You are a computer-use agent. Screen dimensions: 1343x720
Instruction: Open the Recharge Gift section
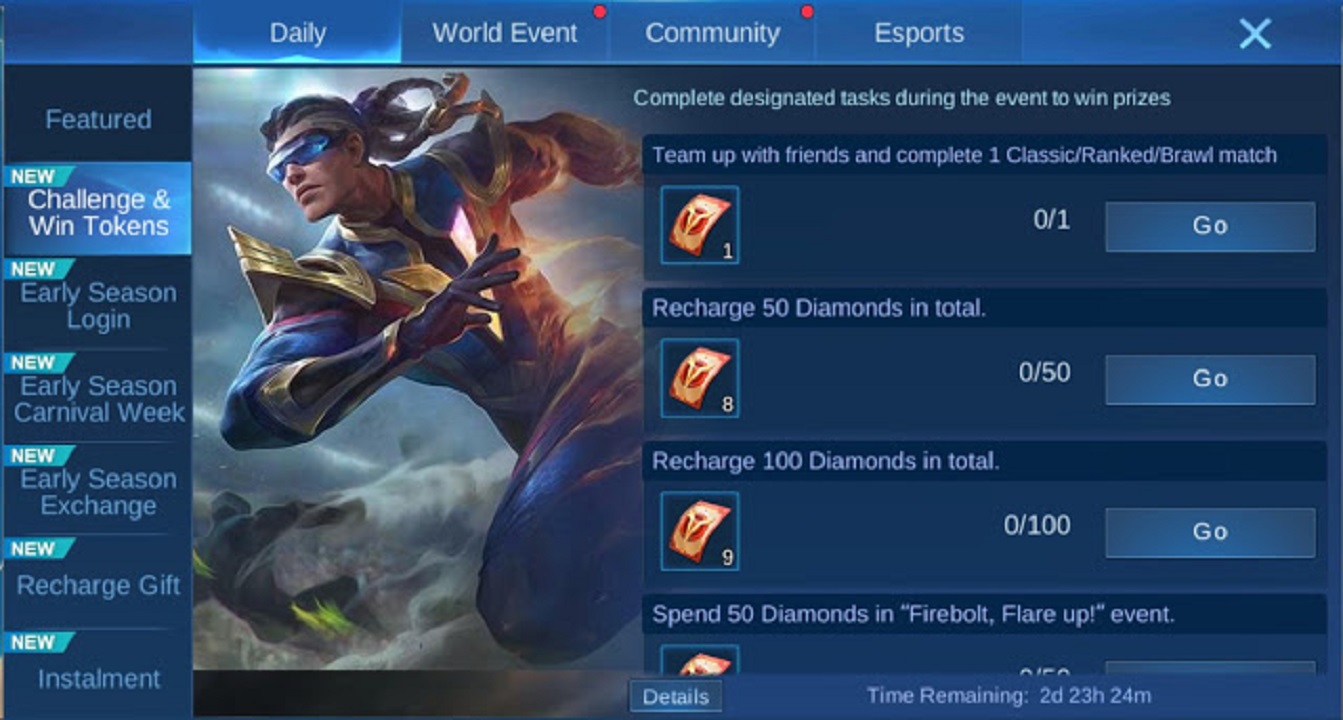pos(97,587)
